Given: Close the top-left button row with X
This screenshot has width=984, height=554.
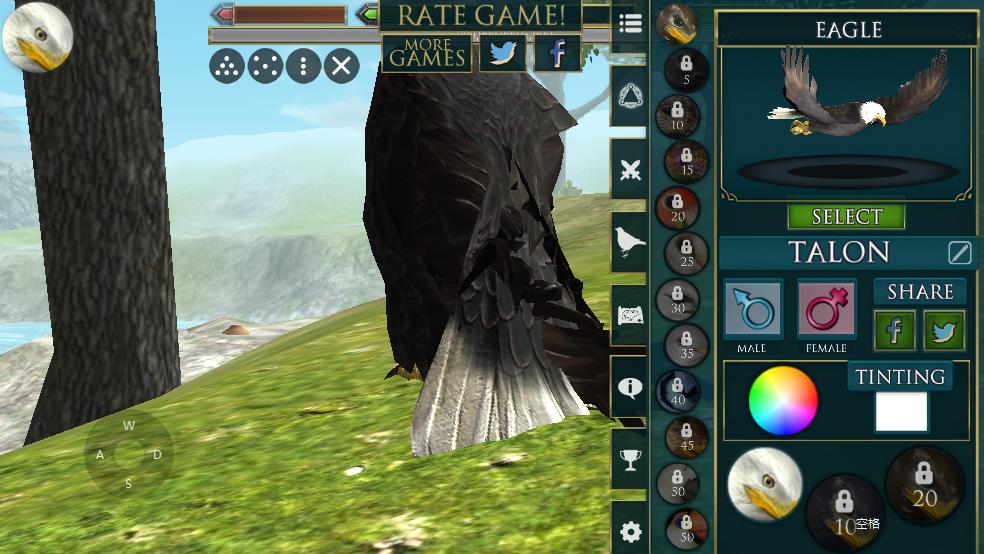Looking at the screenshot, I should (341, 67).
